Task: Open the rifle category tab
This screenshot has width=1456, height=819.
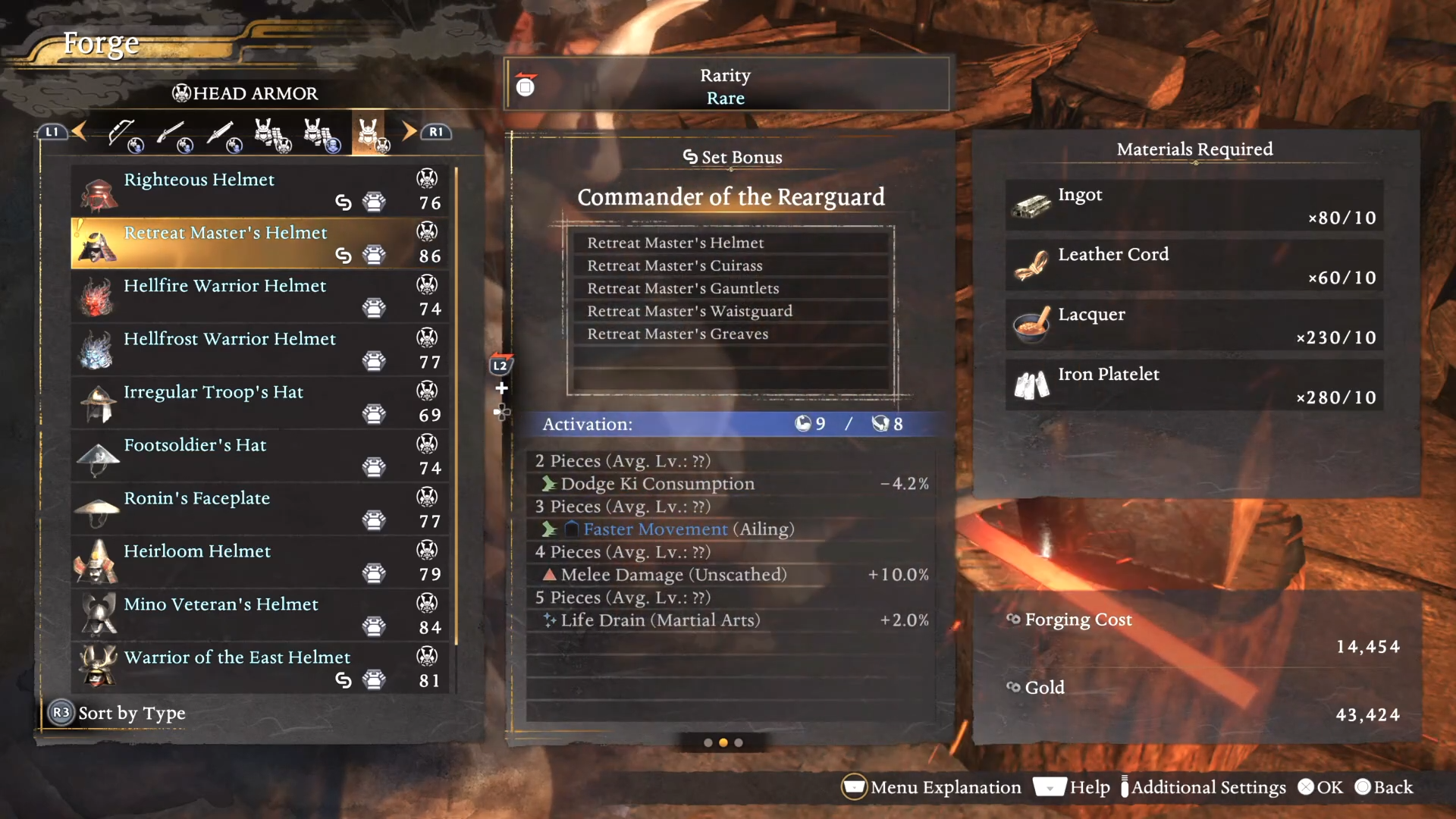Action: 174,134
